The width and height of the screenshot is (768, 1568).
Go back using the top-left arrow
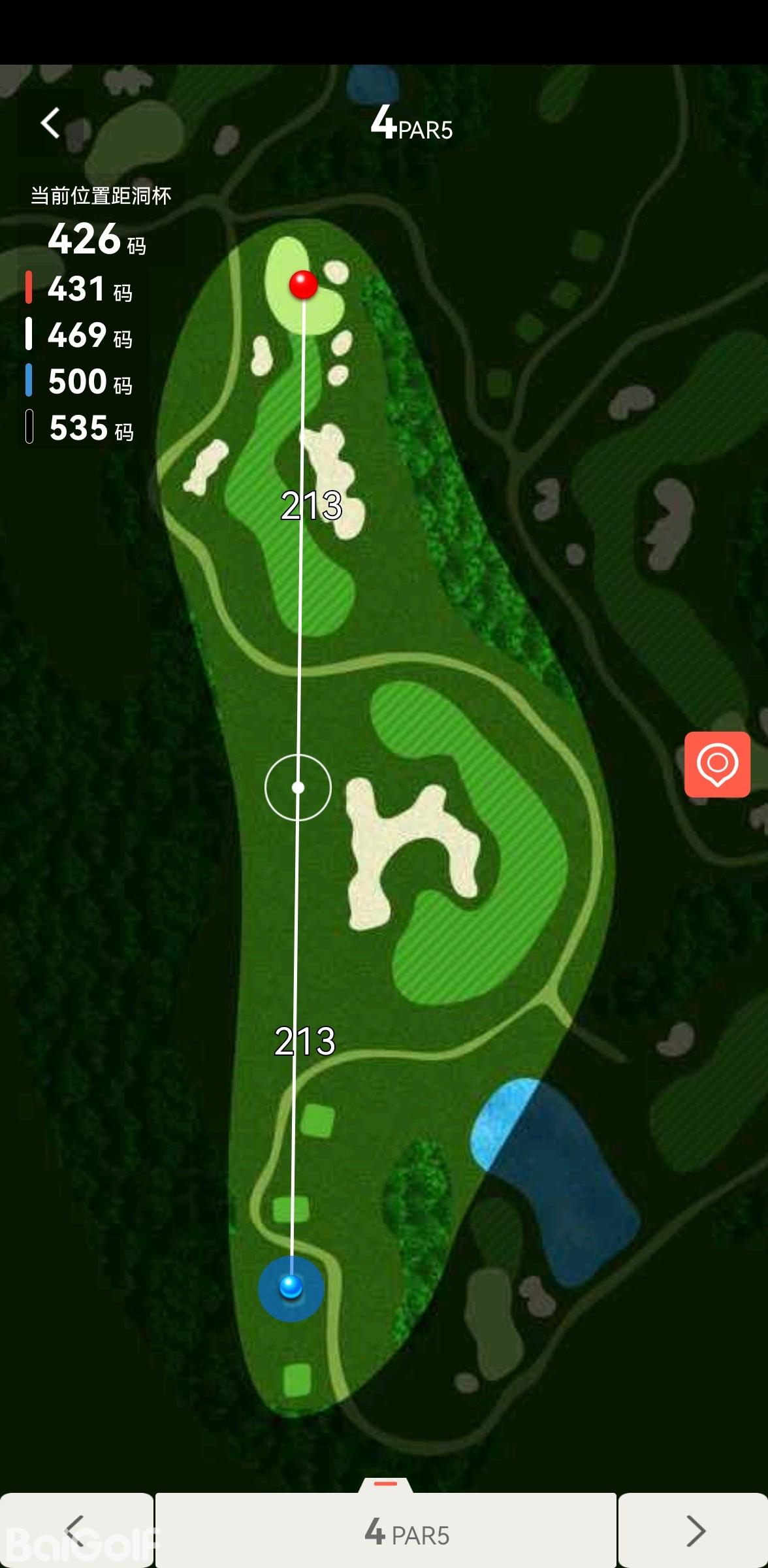[x=51, y=123]
